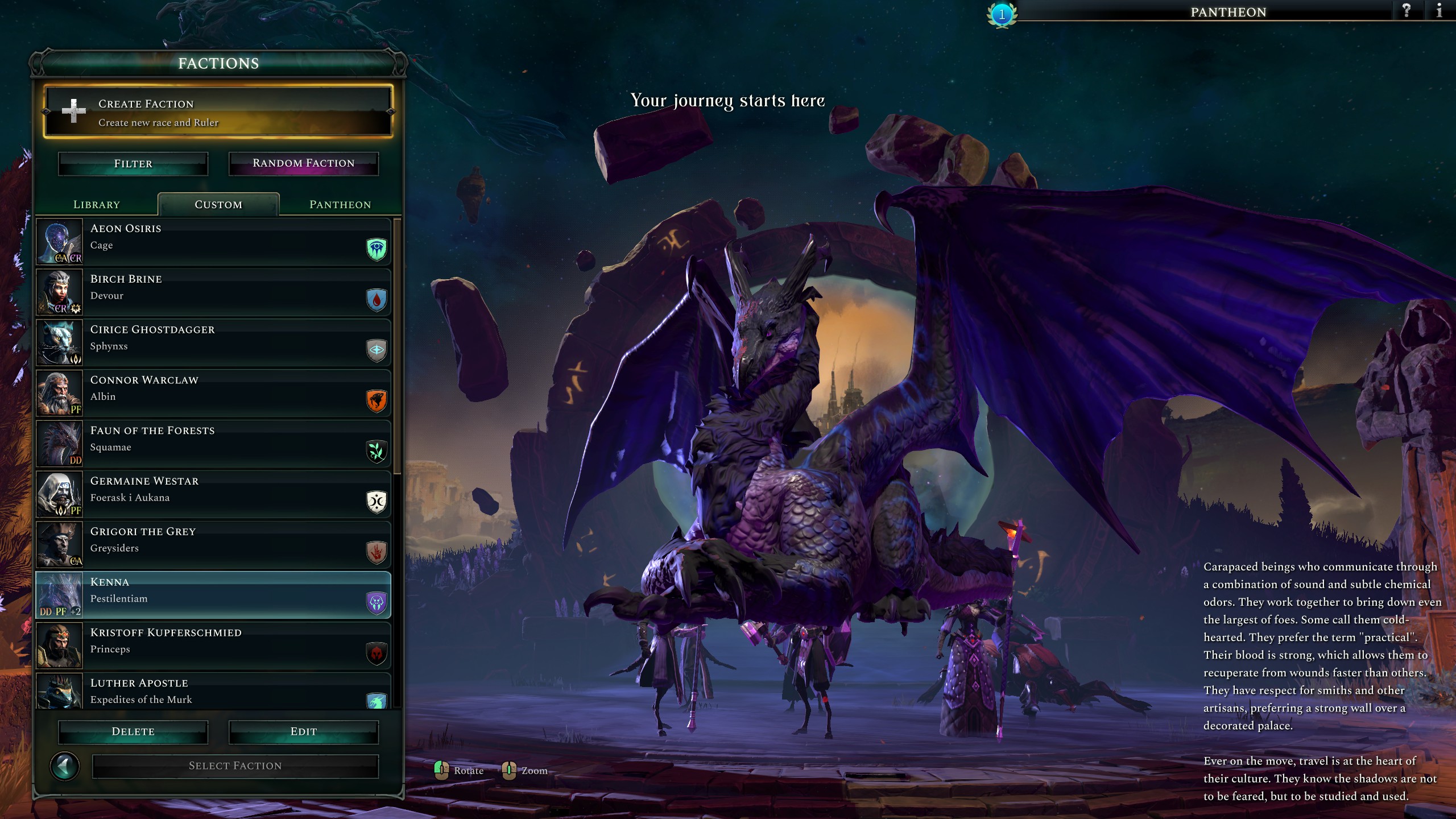This screenshot has height=819, width=1456.
Task: Select the Custom tab
Action: (x=218, y=205)
